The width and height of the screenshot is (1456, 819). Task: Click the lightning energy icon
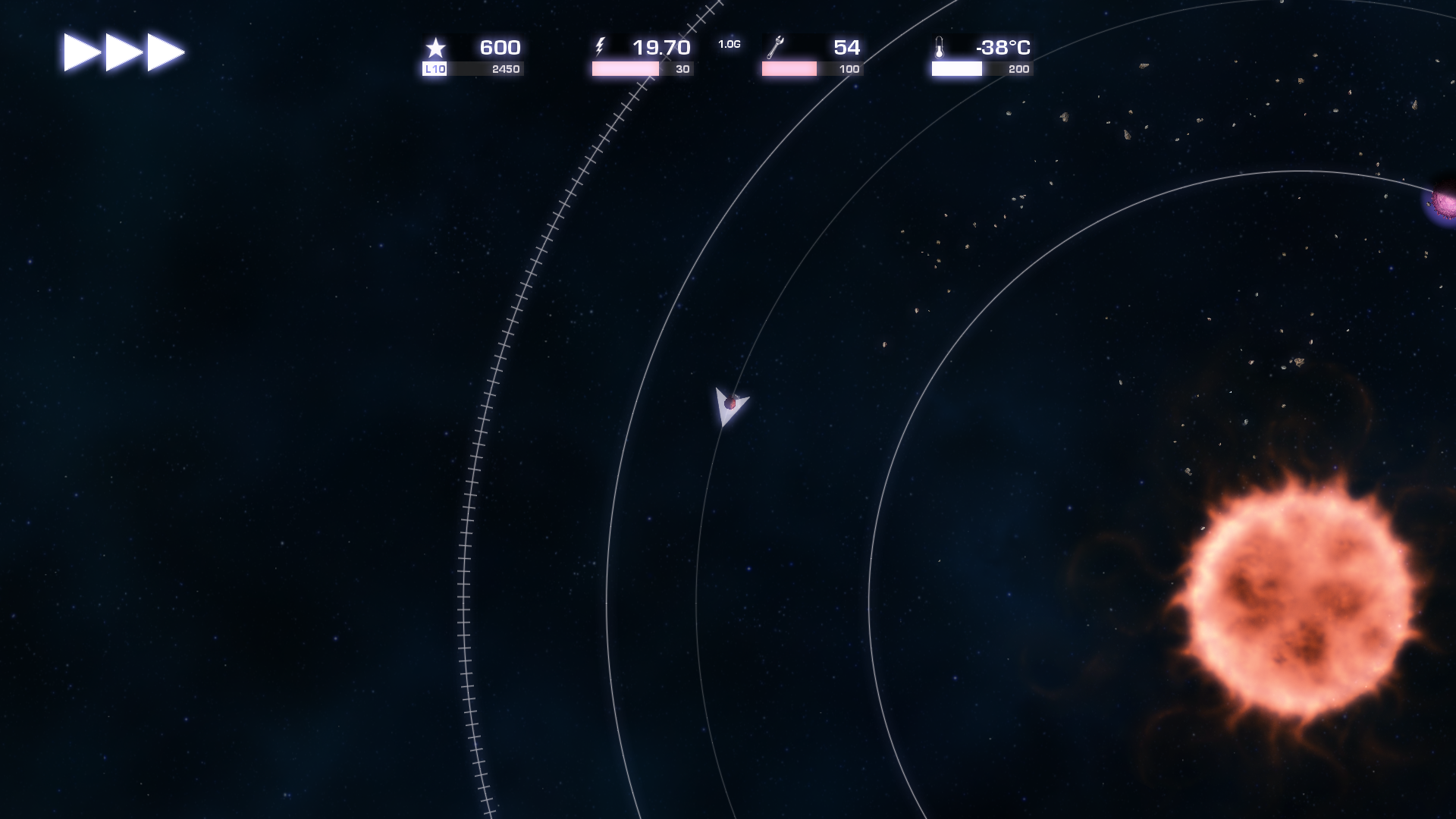601,47
